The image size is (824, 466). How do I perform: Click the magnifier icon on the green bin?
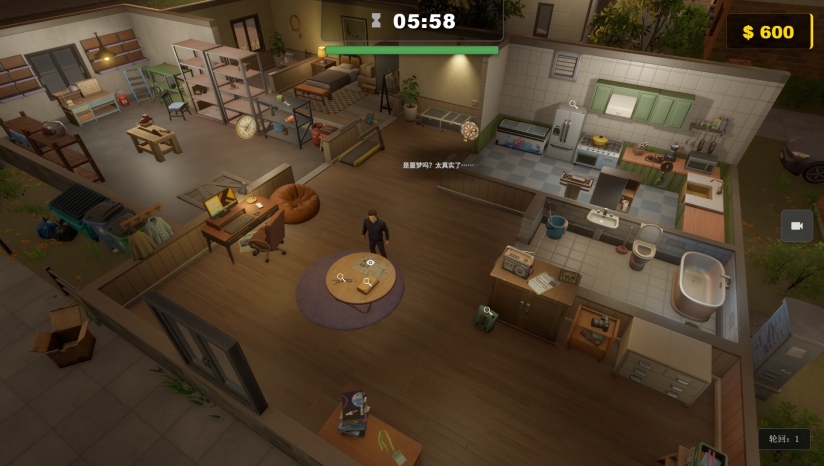point(488,311)
